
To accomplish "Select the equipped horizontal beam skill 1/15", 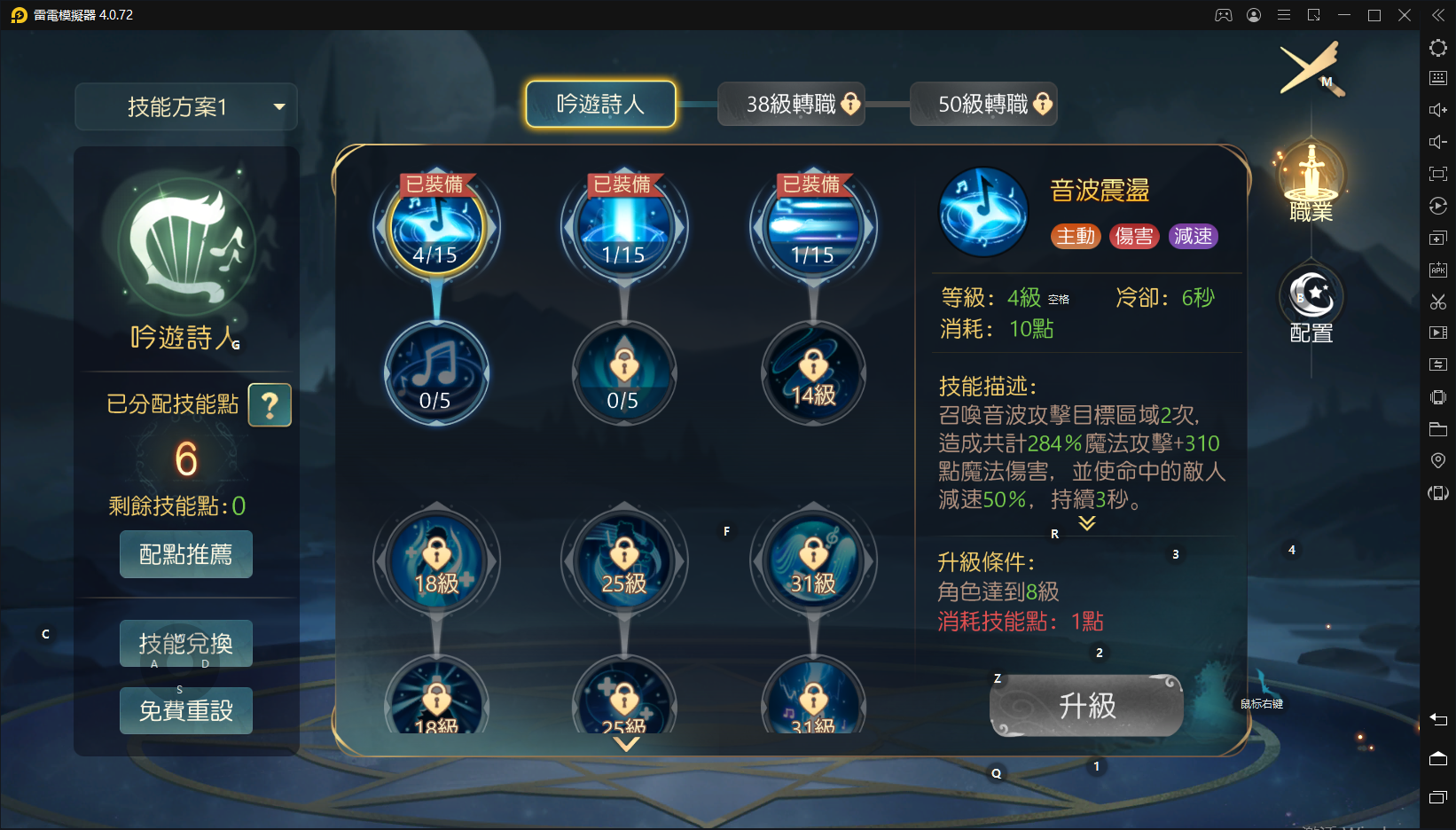I will click(x=812, y=228).
